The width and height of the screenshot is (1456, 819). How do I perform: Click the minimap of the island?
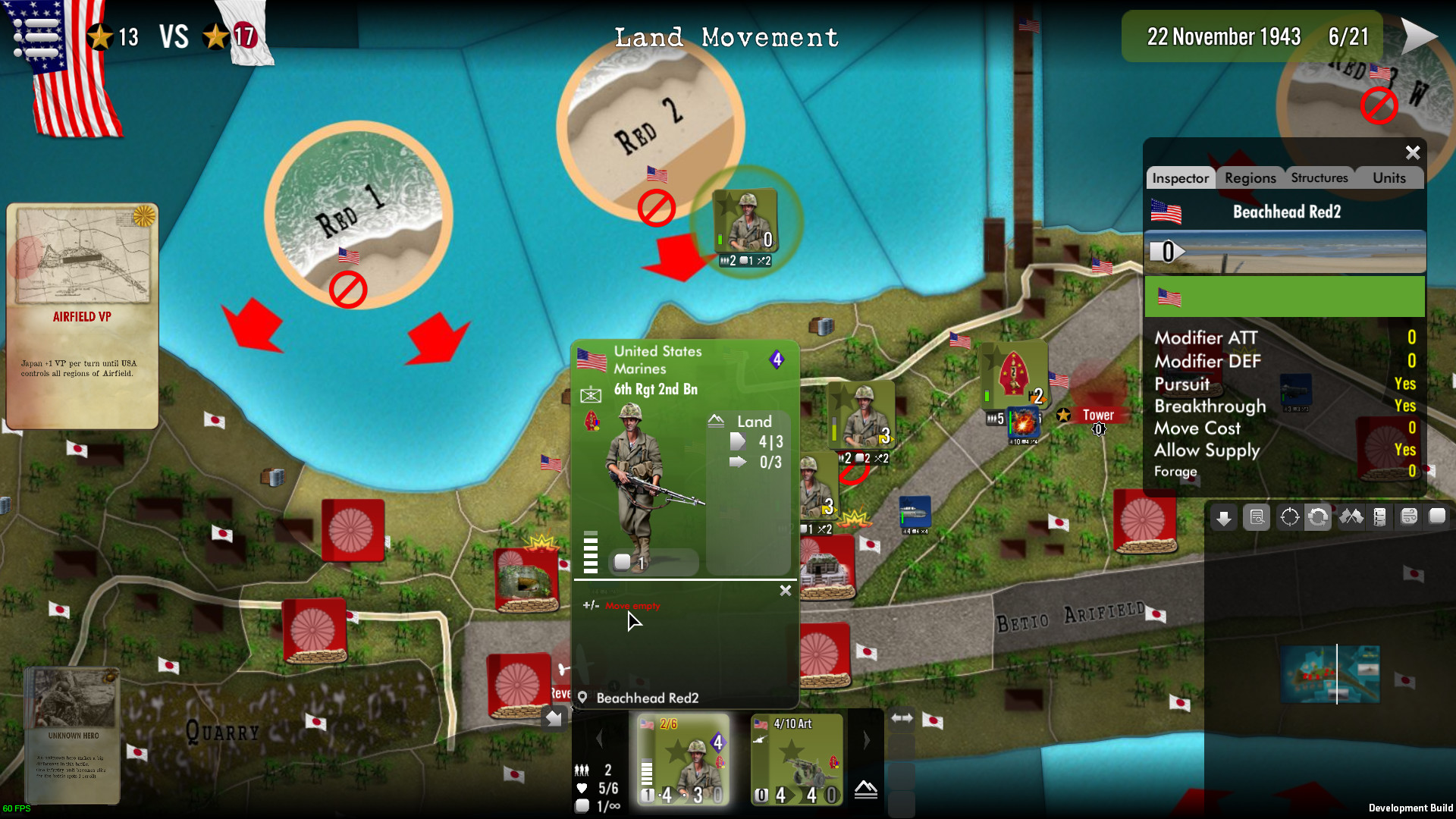(1330, 674)
